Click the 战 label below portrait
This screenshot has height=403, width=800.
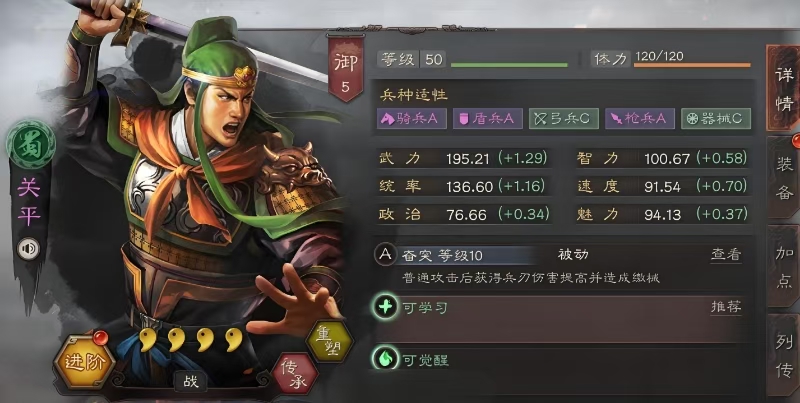point(189,379)
